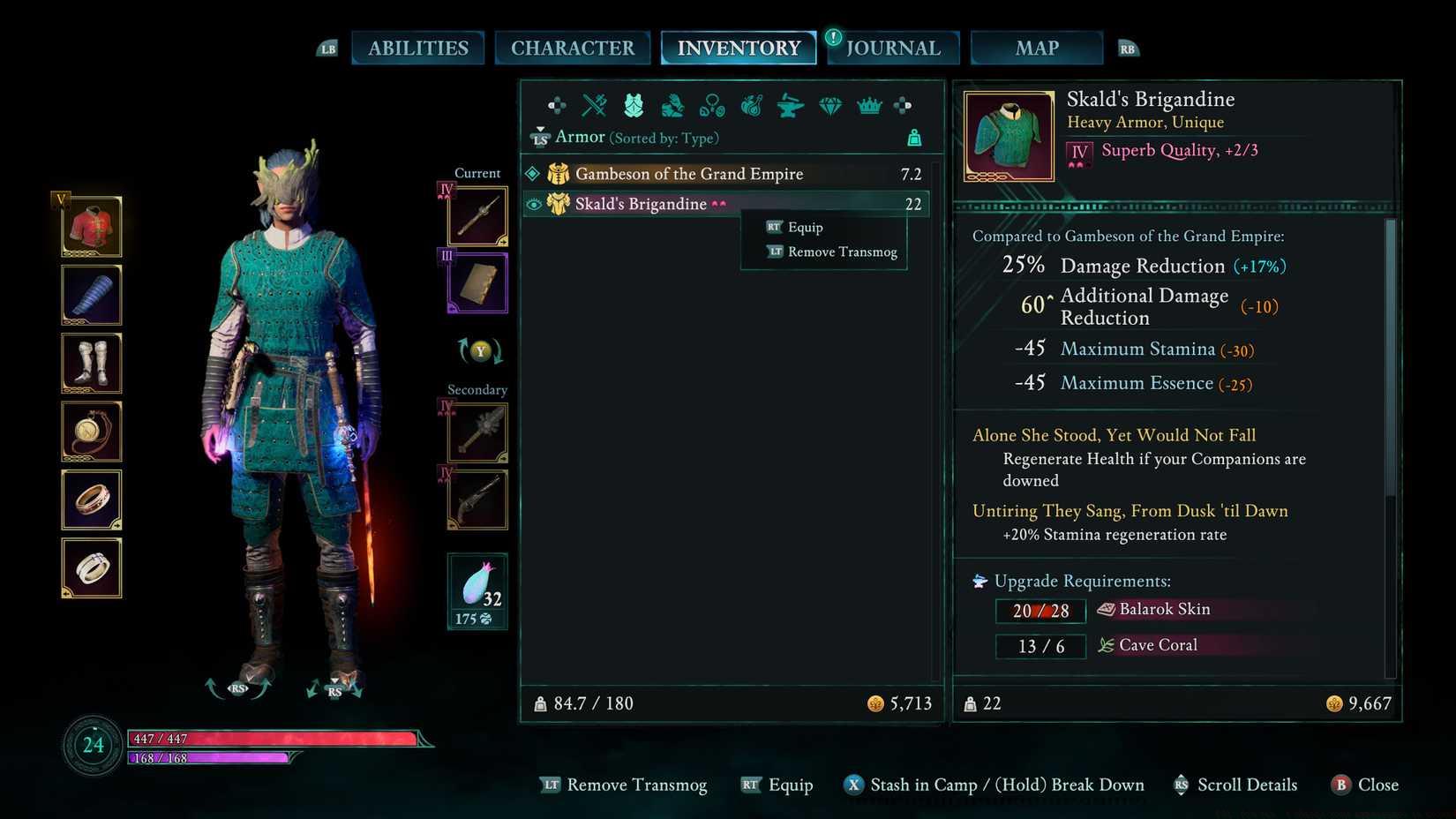Toggle visibility eye on Skald's Brigandine
1456x819 pixels.
(535, 204)
